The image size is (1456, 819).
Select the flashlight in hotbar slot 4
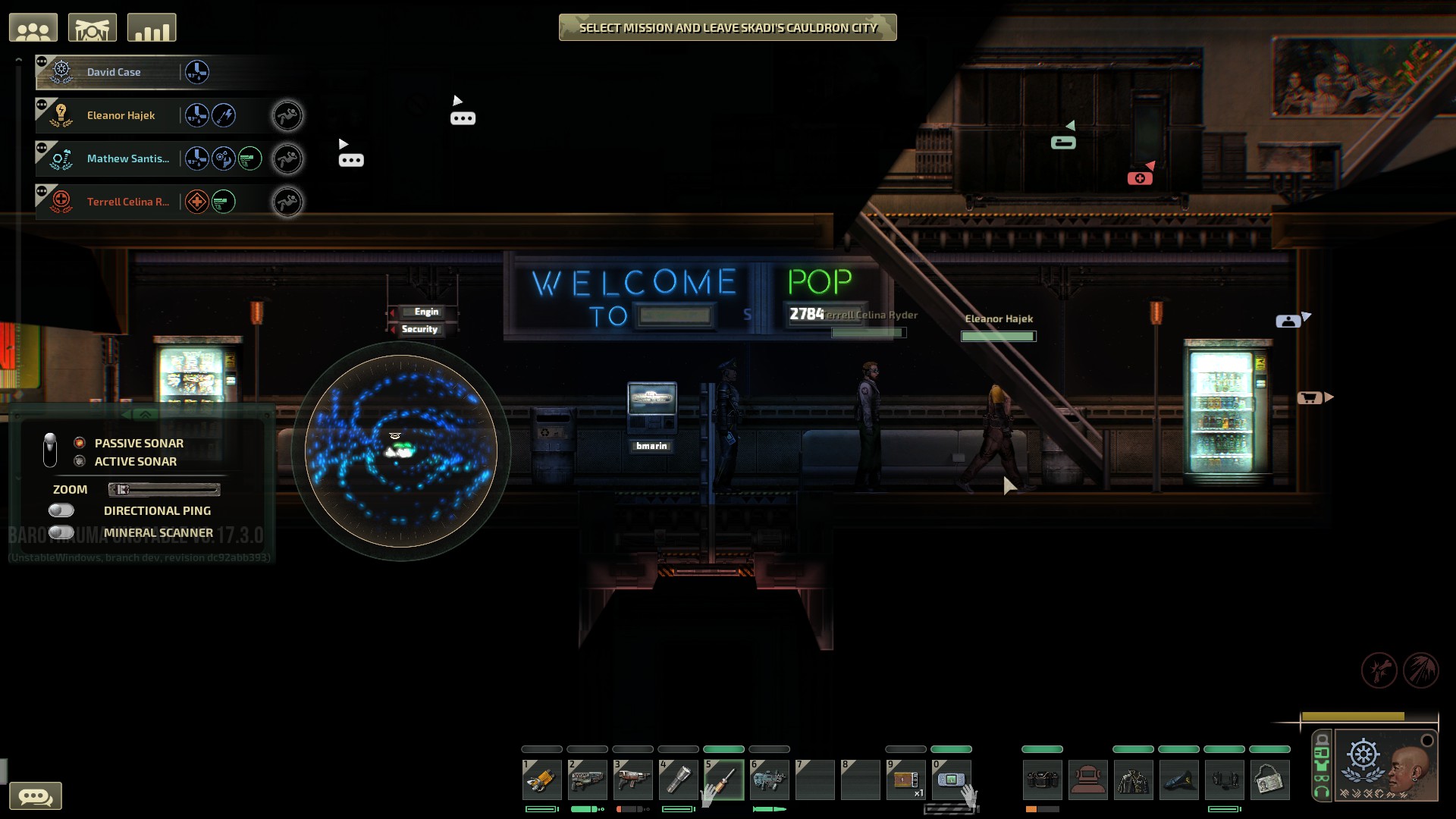click(679, 780)
